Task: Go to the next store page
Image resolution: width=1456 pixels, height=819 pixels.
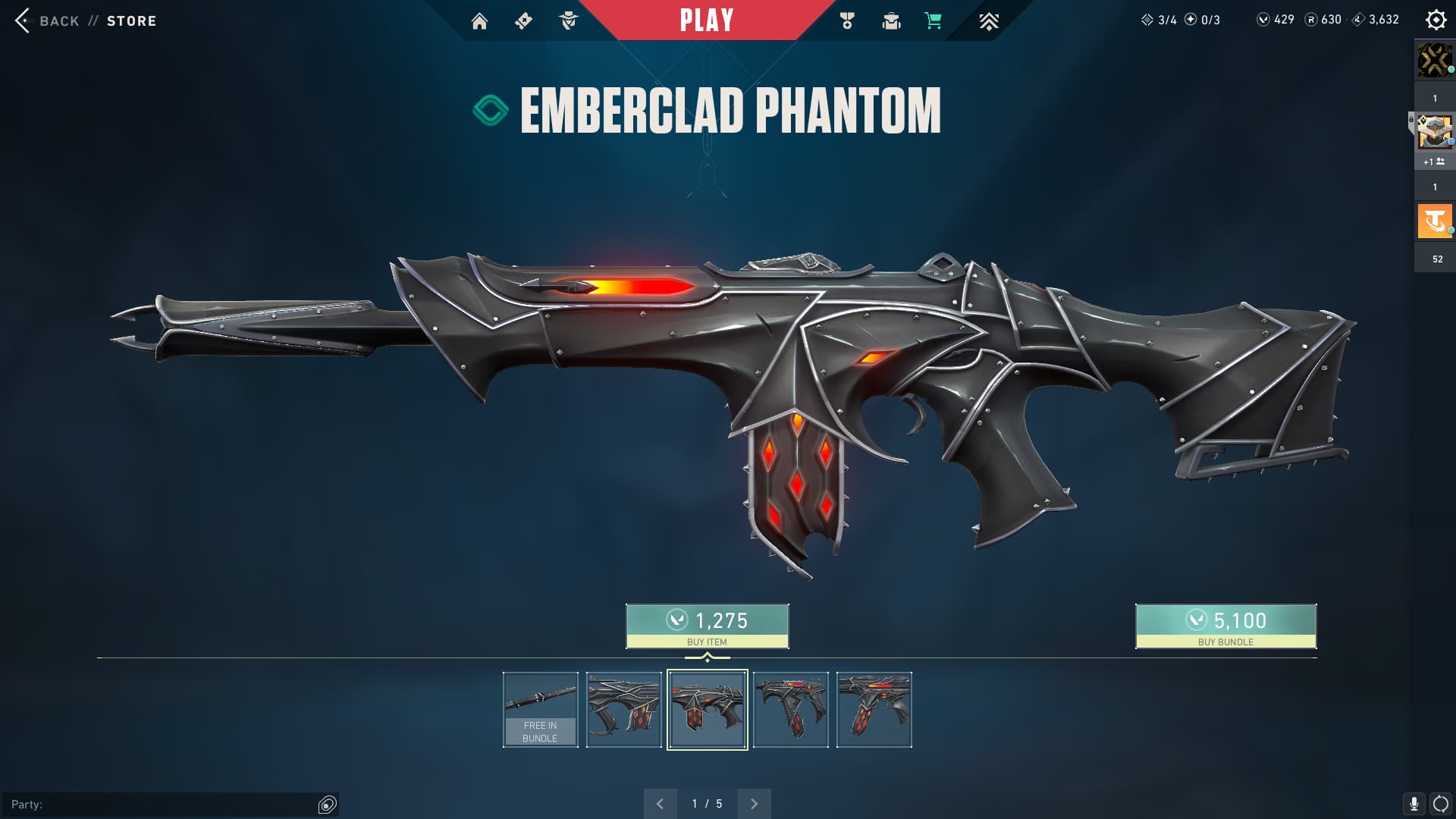Action: click(x=754, y=804)
